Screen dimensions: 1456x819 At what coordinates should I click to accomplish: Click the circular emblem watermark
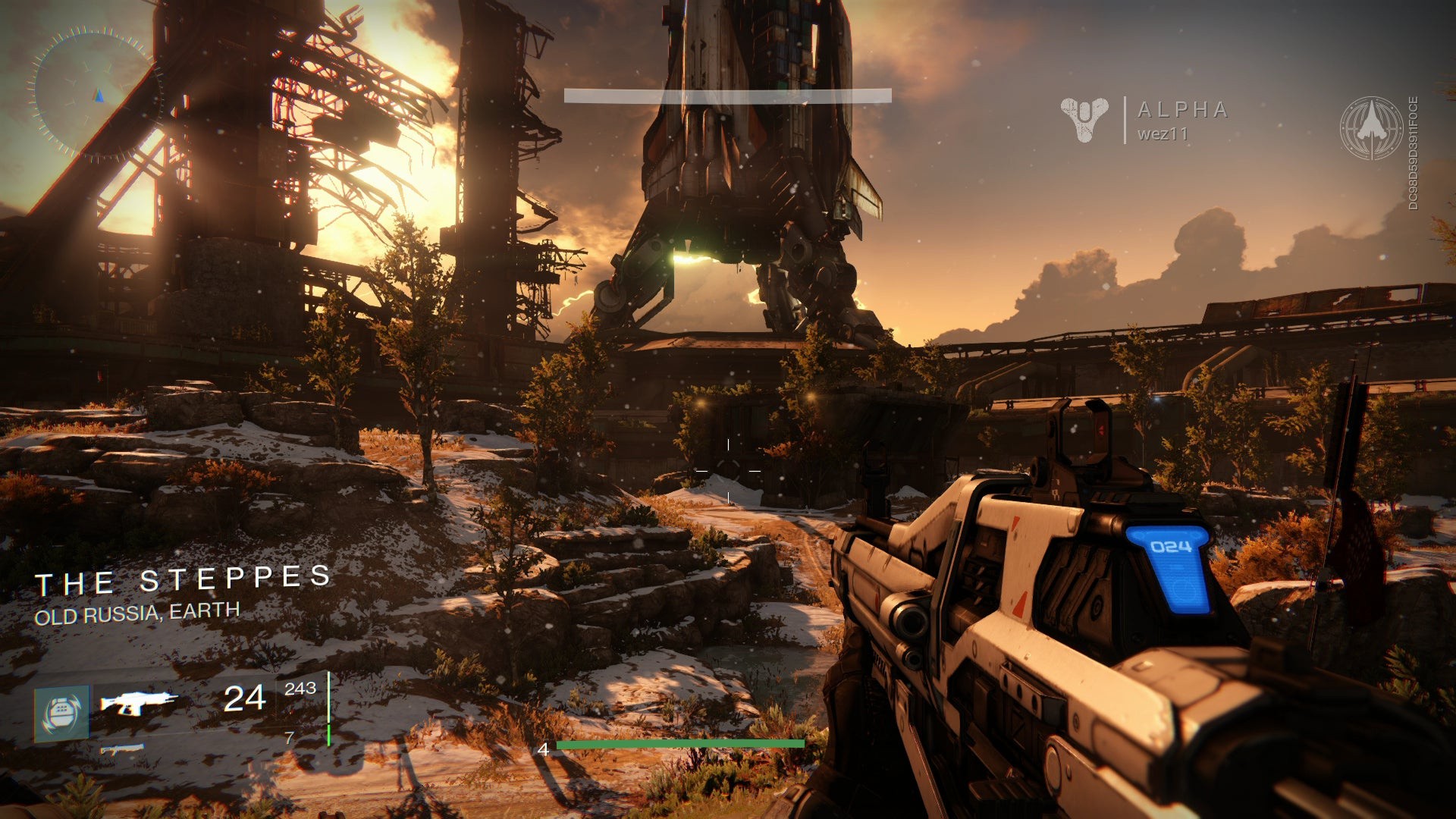click(1371, 127)
